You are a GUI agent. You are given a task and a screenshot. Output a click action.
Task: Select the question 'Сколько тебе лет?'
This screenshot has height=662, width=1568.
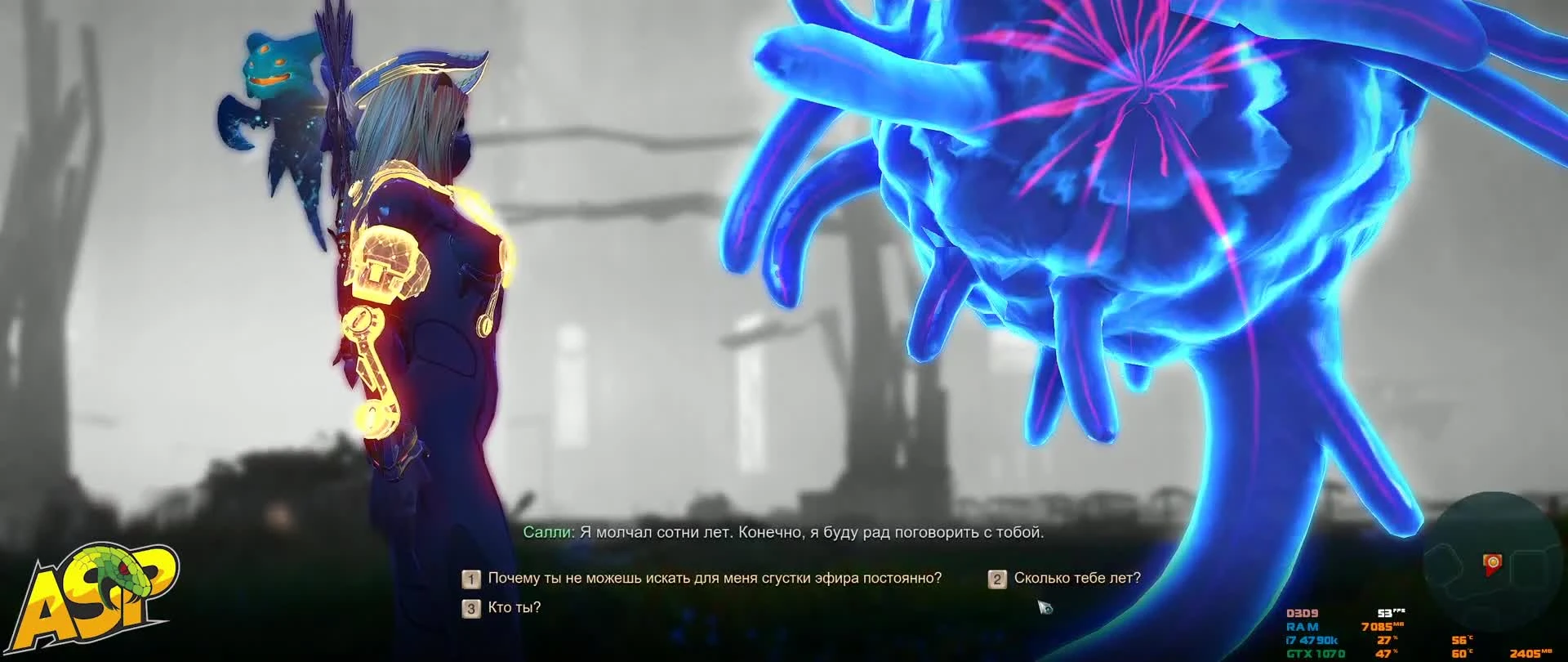coord(1078,578)
